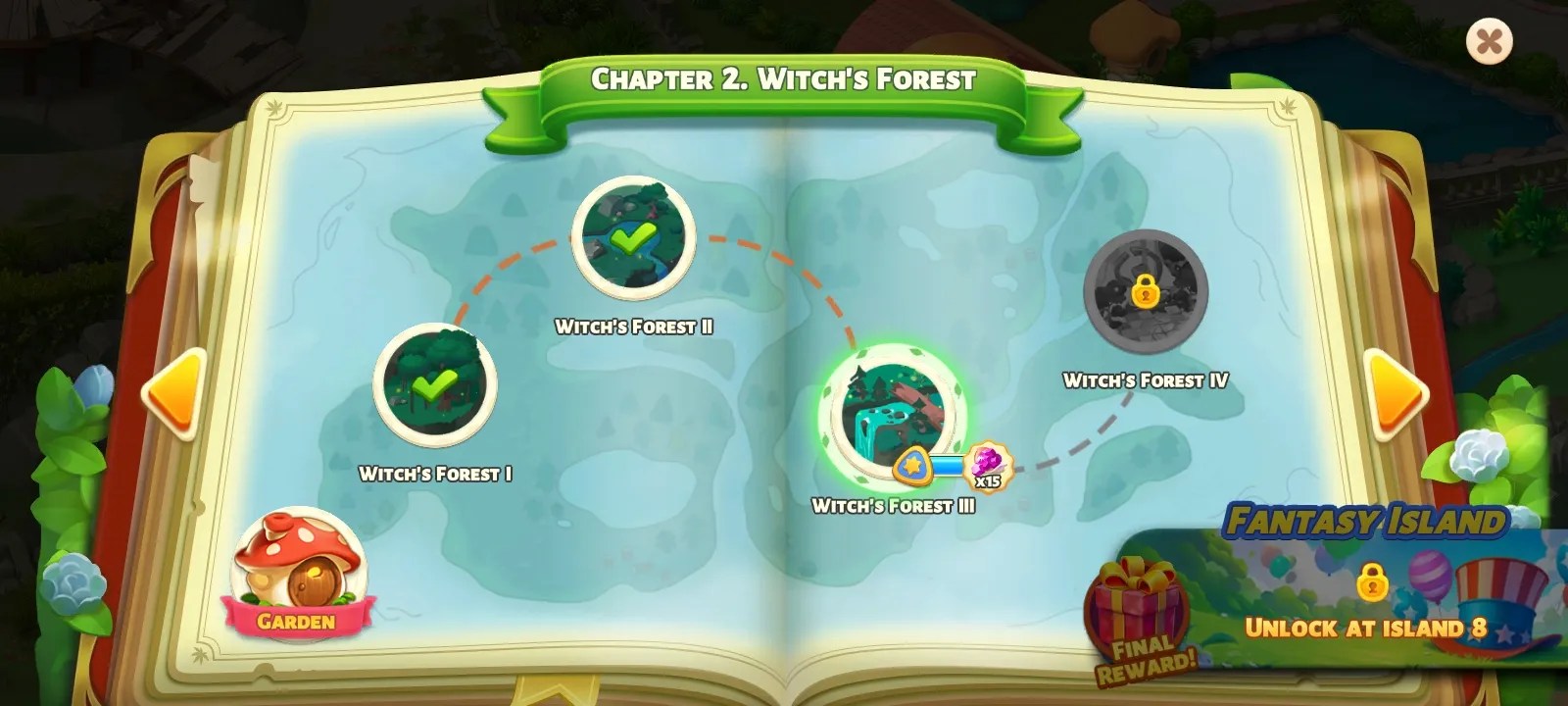Flip to the next chapter page
The height and width of the screenshot is (706, 1568).
click(x=1396, y=392)
